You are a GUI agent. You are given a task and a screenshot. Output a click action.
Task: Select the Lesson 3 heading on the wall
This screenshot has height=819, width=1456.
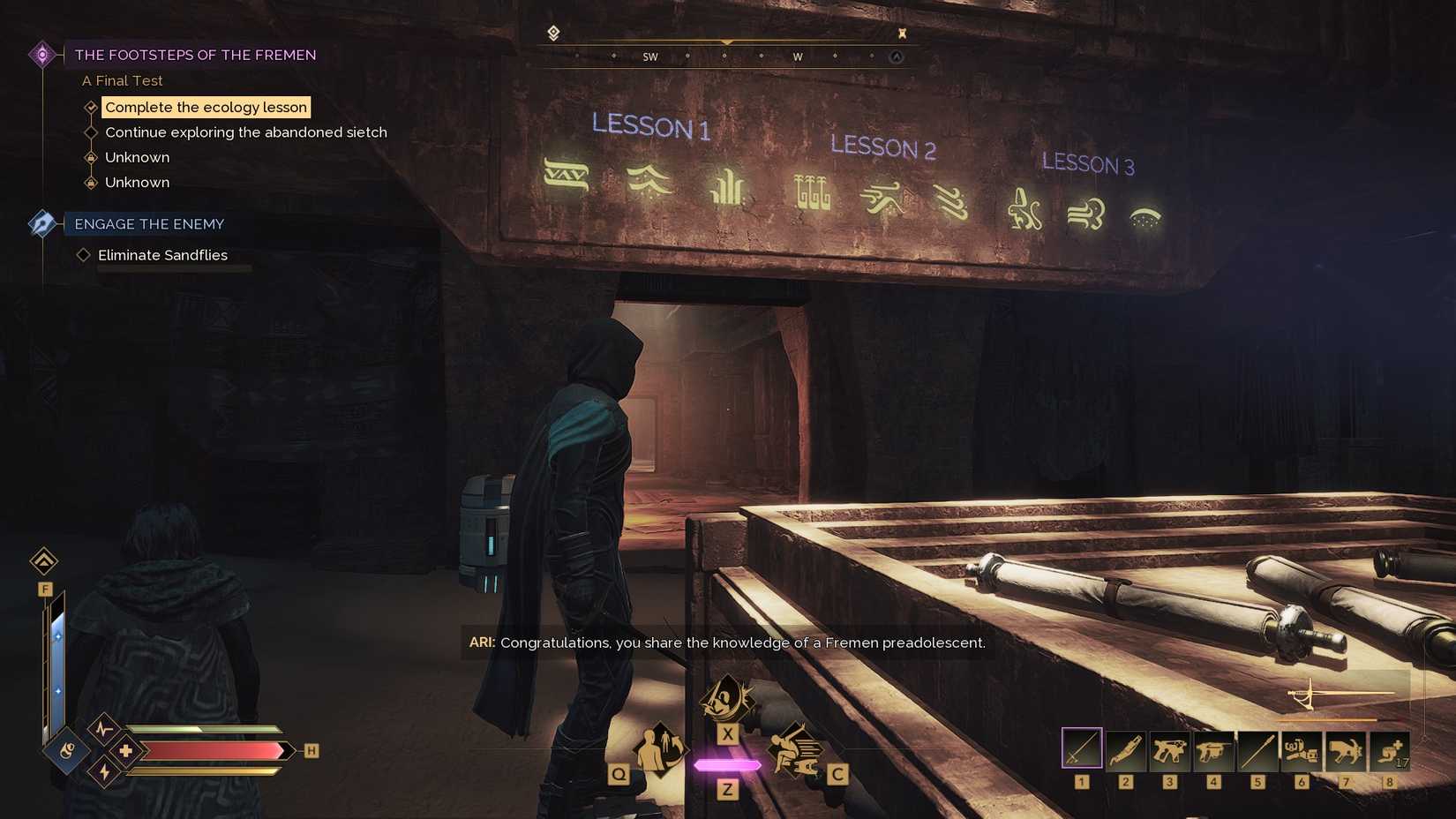tap(1087, 164)
